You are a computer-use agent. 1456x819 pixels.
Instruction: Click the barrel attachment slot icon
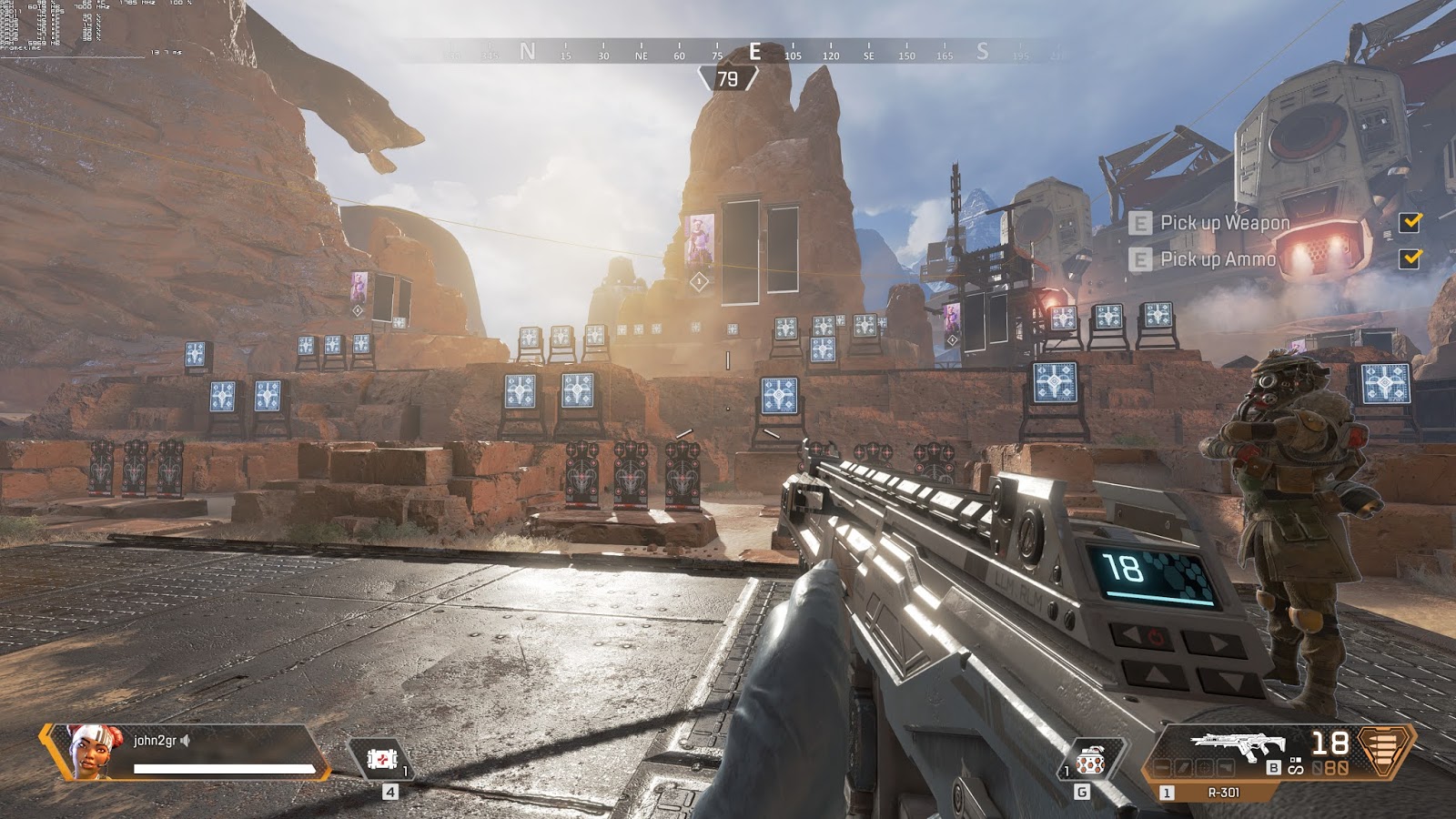[1163, 766]
